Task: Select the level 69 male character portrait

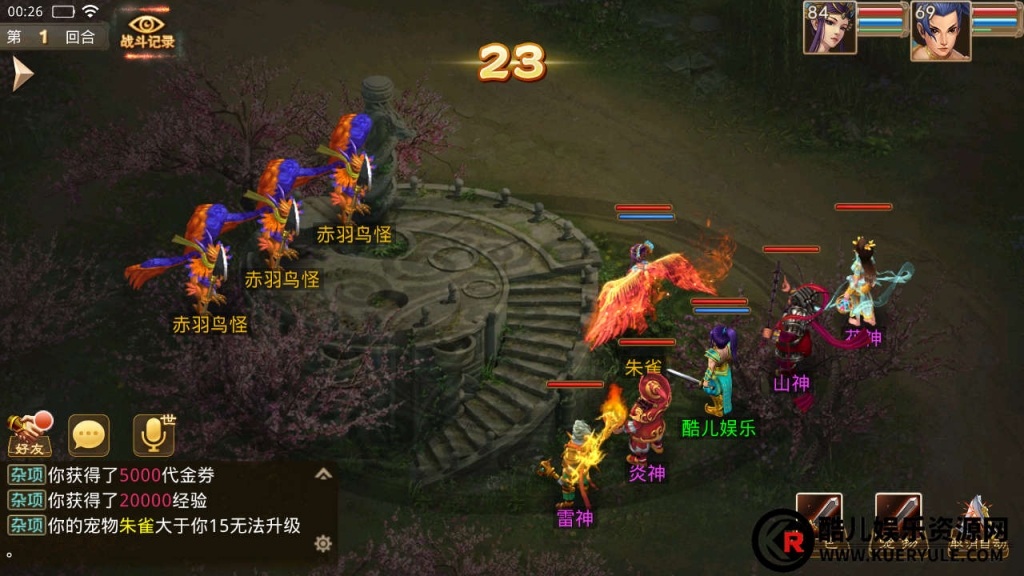Action: 940,31
